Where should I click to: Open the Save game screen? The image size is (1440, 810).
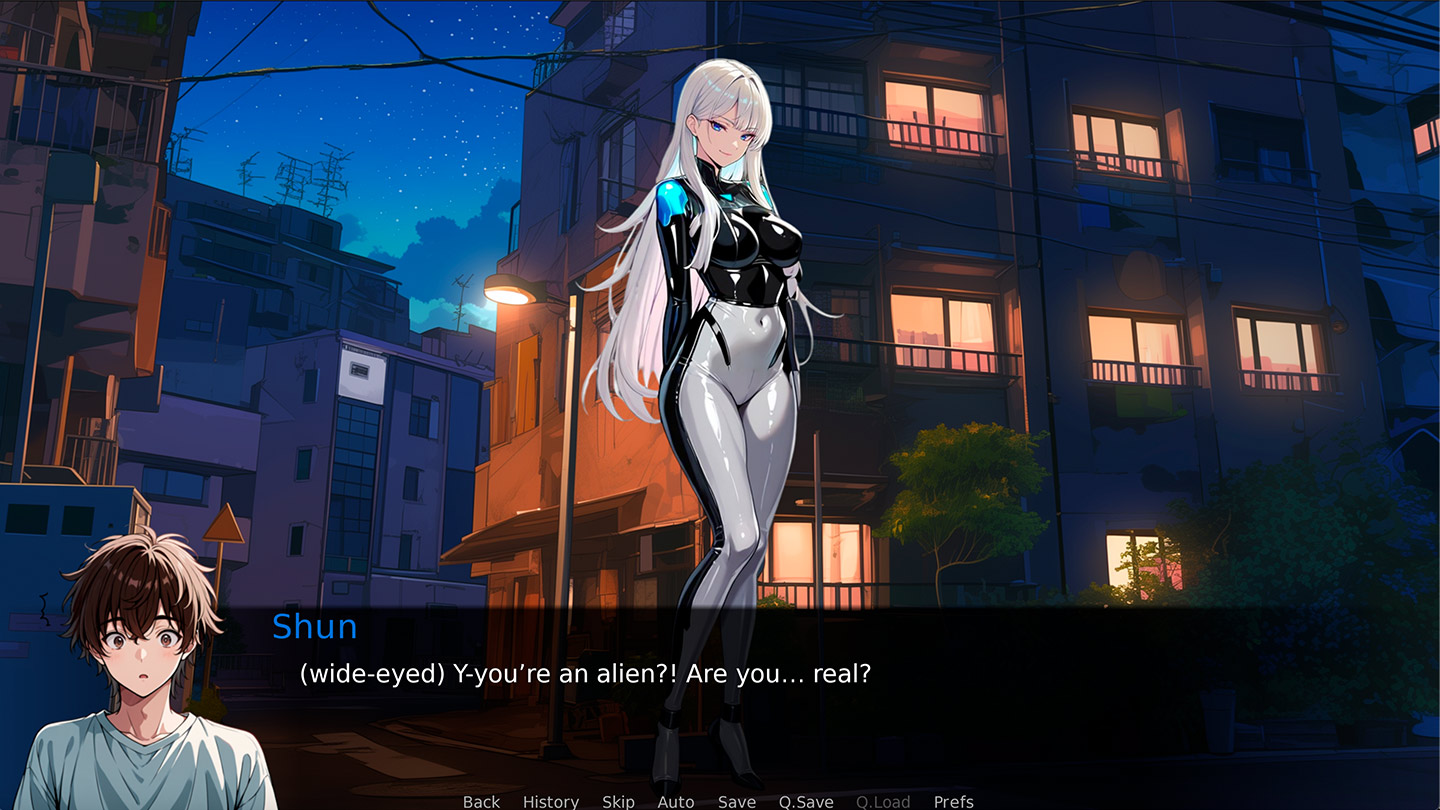point(737,801)
